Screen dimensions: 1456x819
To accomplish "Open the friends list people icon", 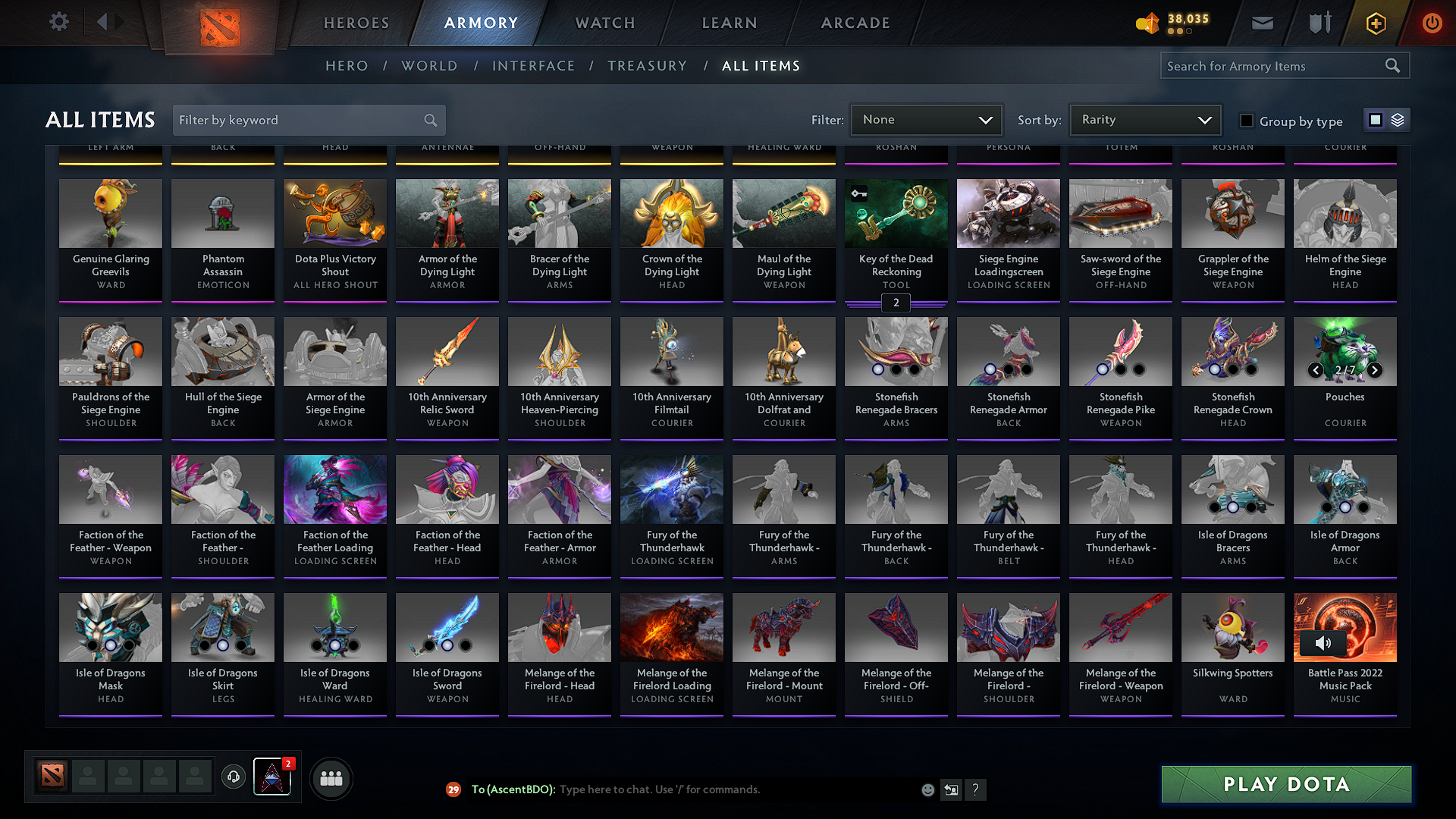I will coord(331,777).
